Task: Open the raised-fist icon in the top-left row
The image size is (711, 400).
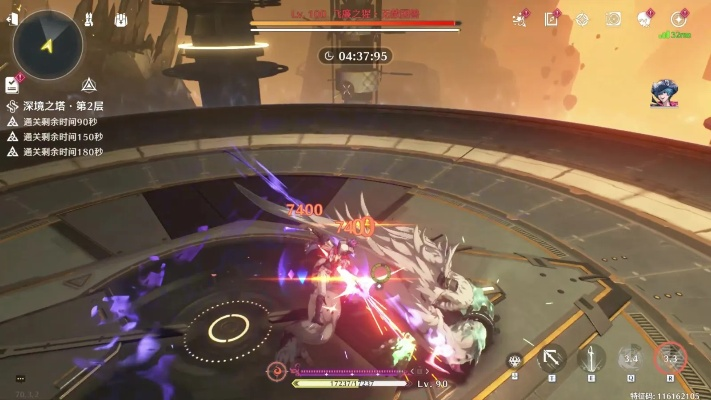Action: pos(120,19)
